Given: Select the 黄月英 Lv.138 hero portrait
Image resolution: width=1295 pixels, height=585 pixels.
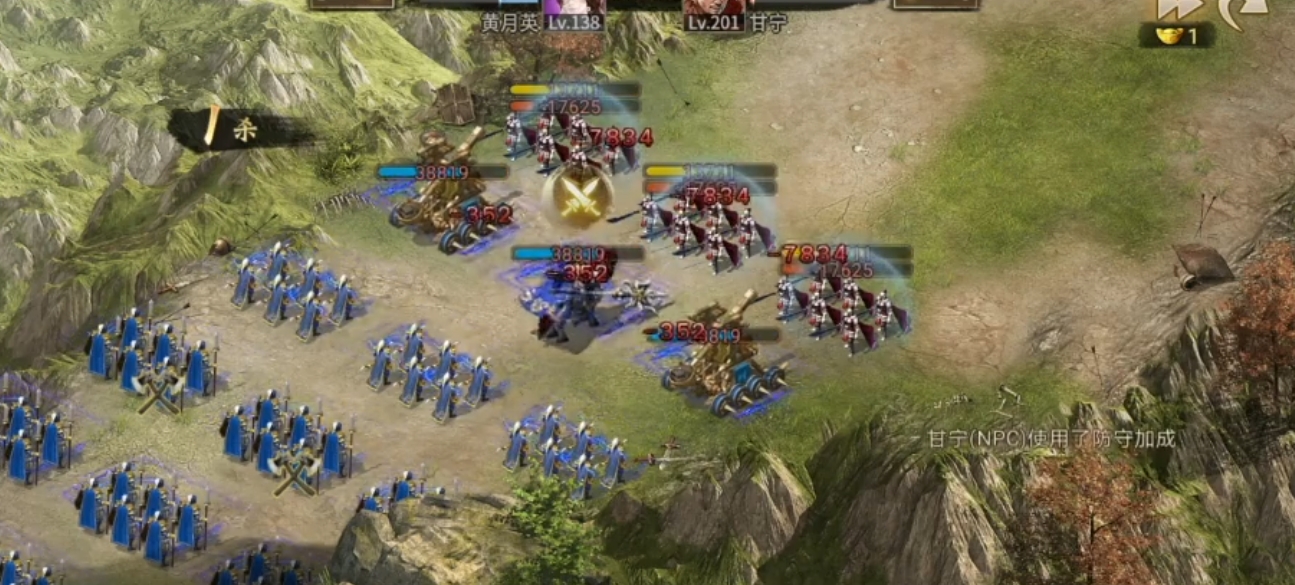Looking at the screenshot, I should coord(576,12).
